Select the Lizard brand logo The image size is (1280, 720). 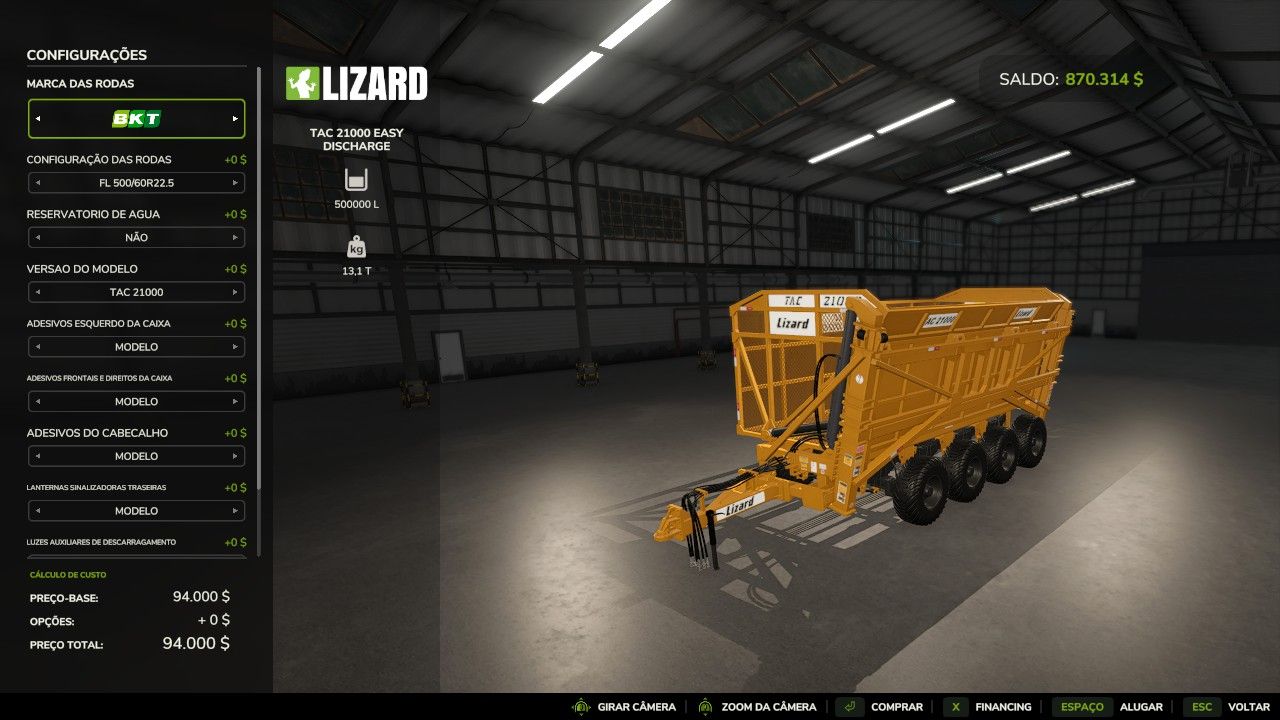point(355,84)
